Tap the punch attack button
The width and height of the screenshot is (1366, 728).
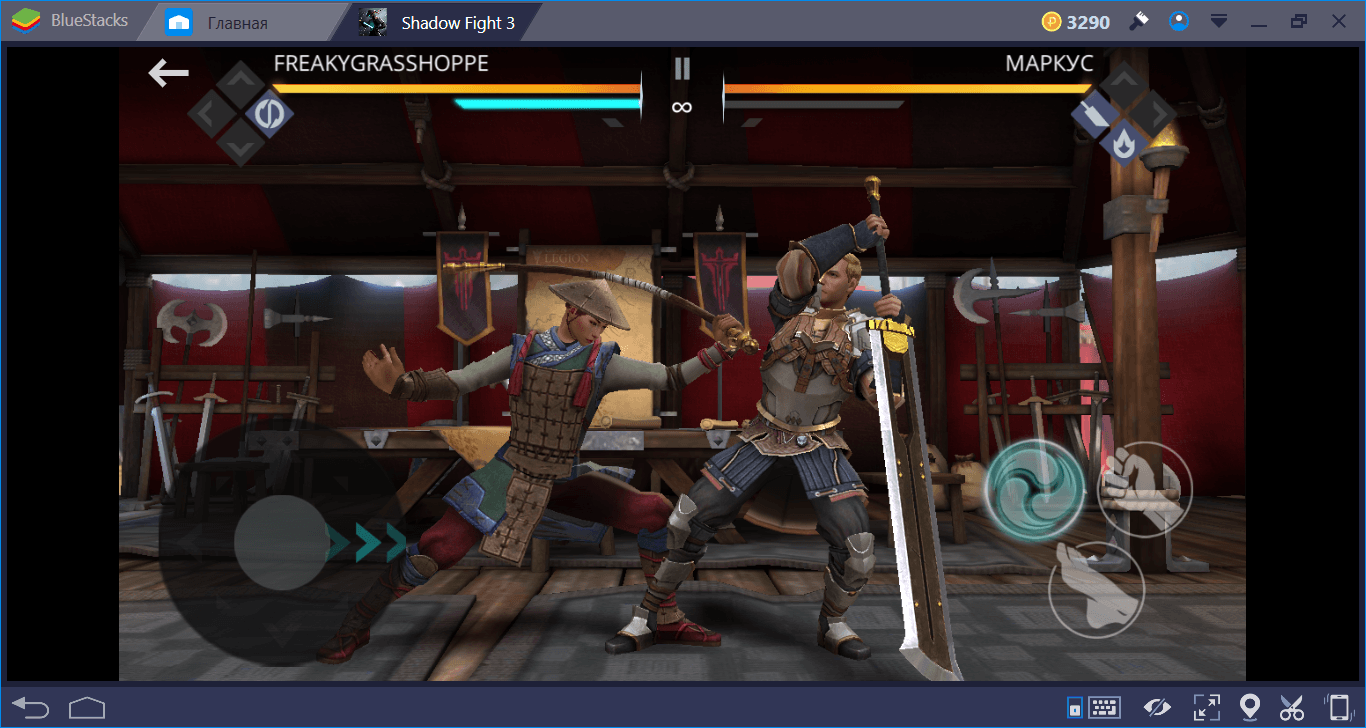tap(1144, 489)
